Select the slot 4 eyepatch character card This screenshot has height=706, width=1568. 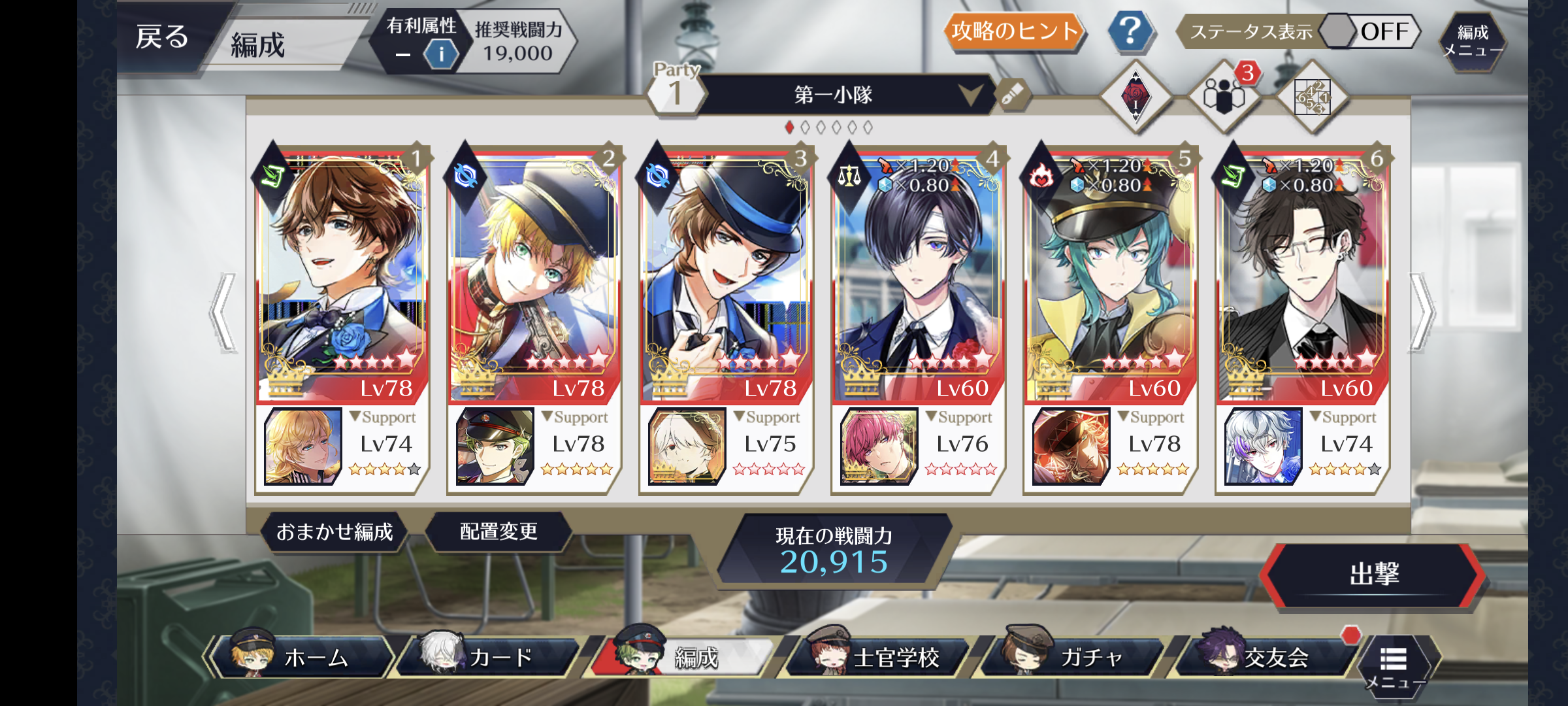(918, 275)
